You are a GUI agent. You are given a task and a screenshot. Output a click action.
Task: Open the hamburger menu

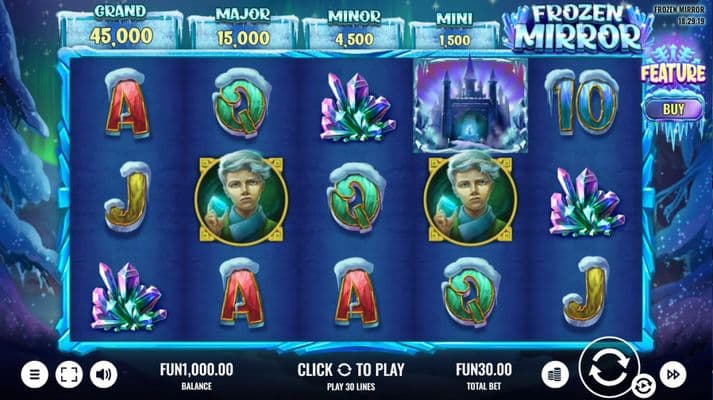(34, 375)
